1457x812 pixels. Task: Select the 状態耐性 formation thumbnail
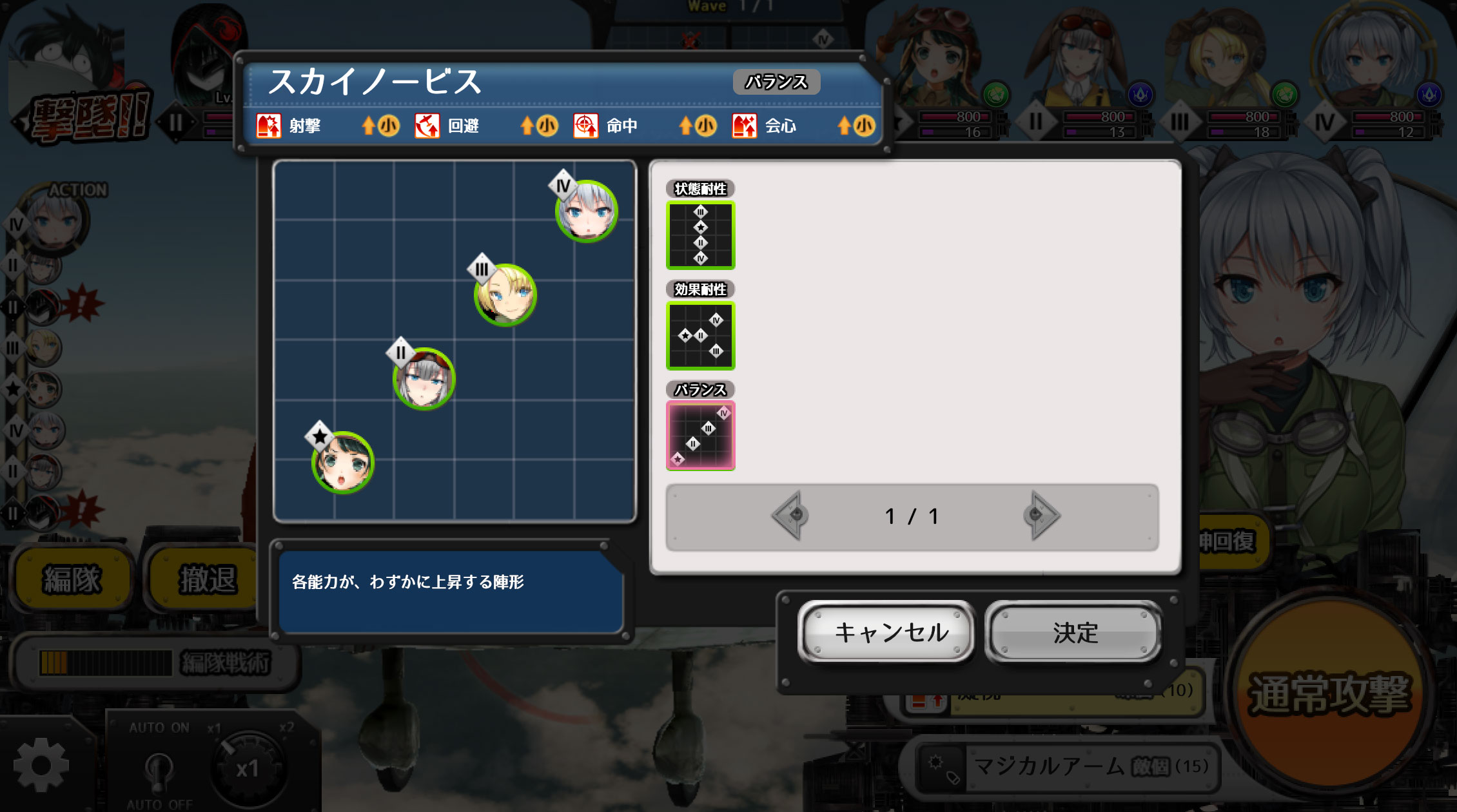[700, 235]
